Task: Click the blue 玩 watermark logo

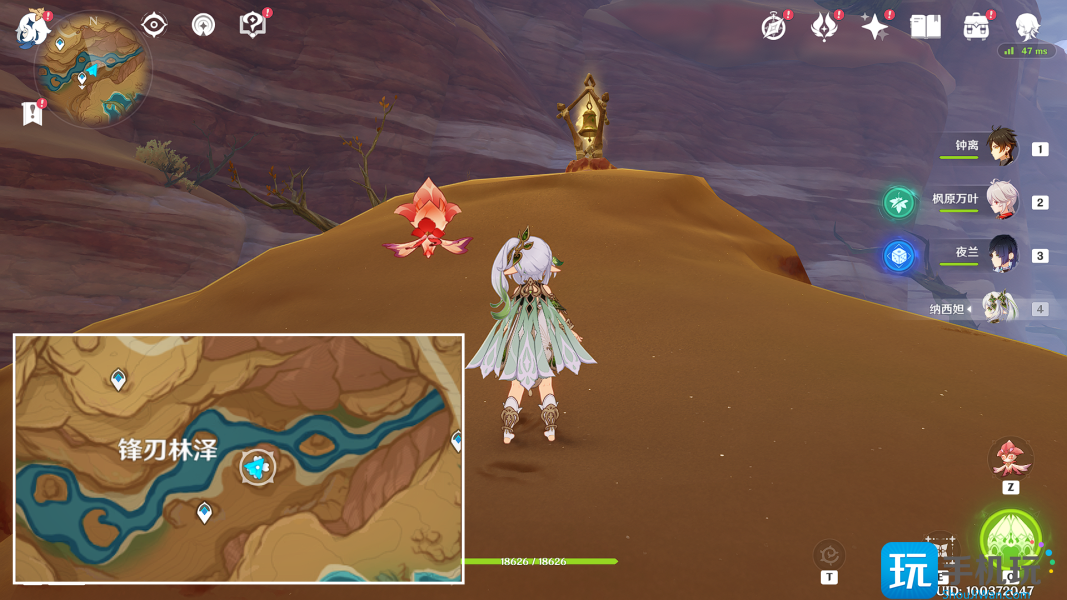Action: pos(908,570)
